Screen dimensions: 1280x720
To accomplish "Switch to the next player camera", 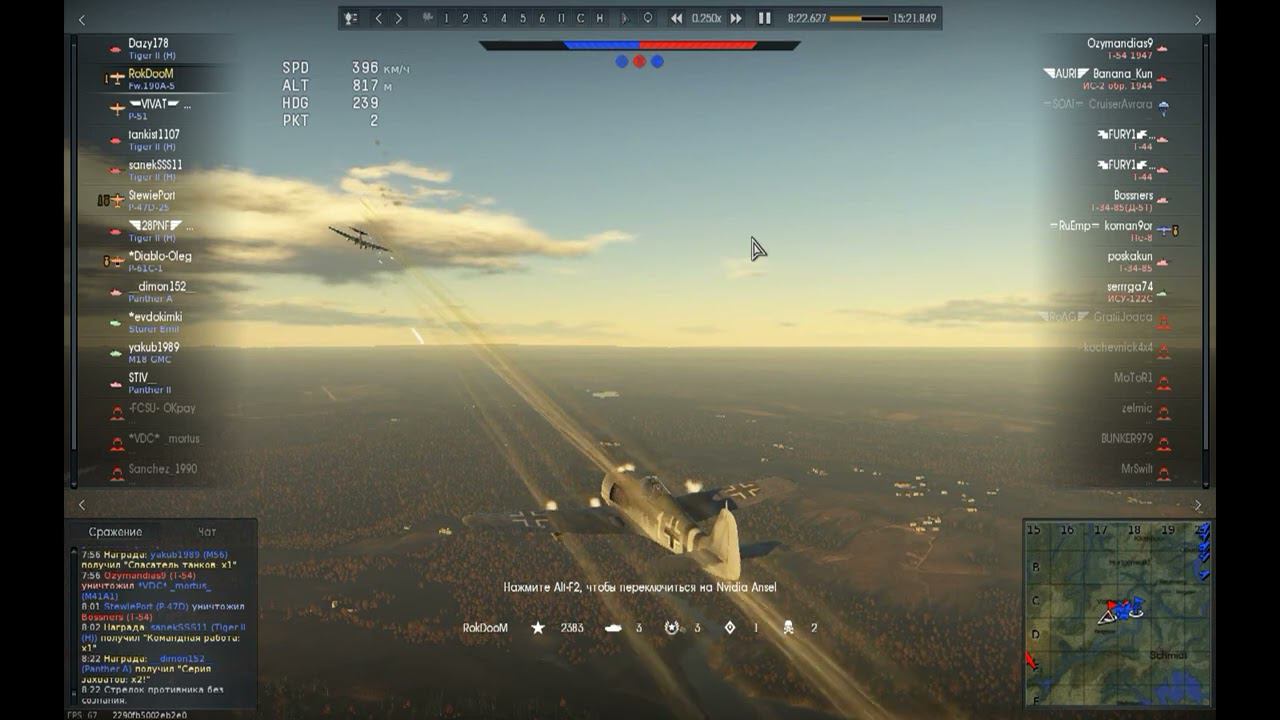I will click(398, 18).
